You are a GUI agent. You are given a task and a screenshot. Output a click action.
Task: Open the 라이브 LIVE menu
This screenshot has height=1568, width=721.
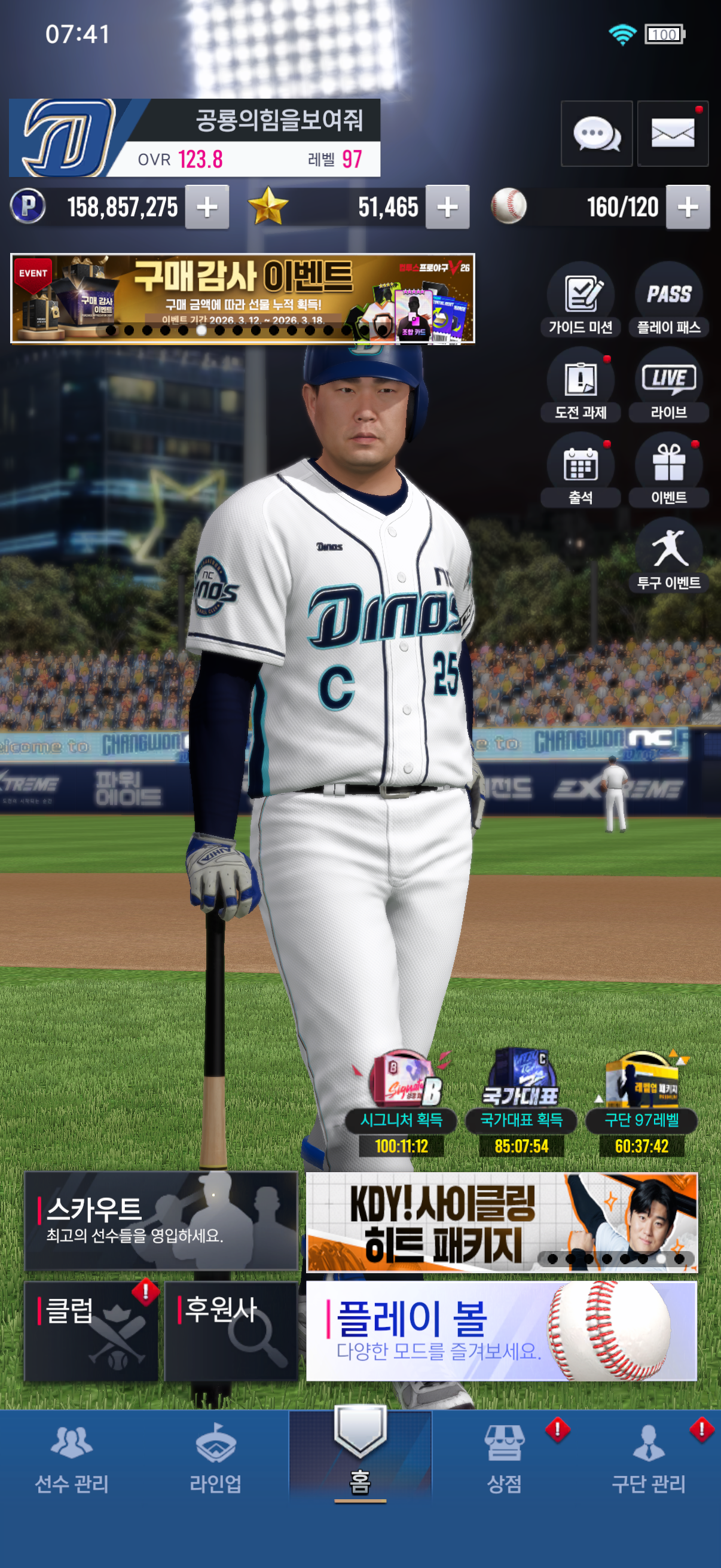tap(668, 385)
